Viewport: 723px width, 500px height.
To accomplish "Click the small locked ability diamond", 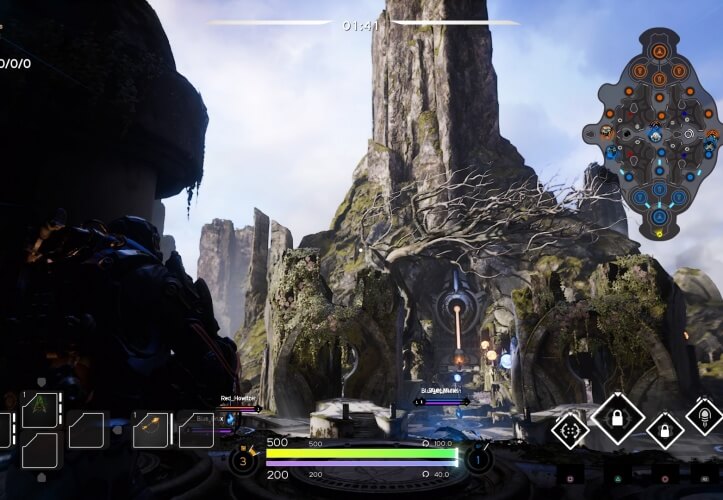I will pos(665,430).
